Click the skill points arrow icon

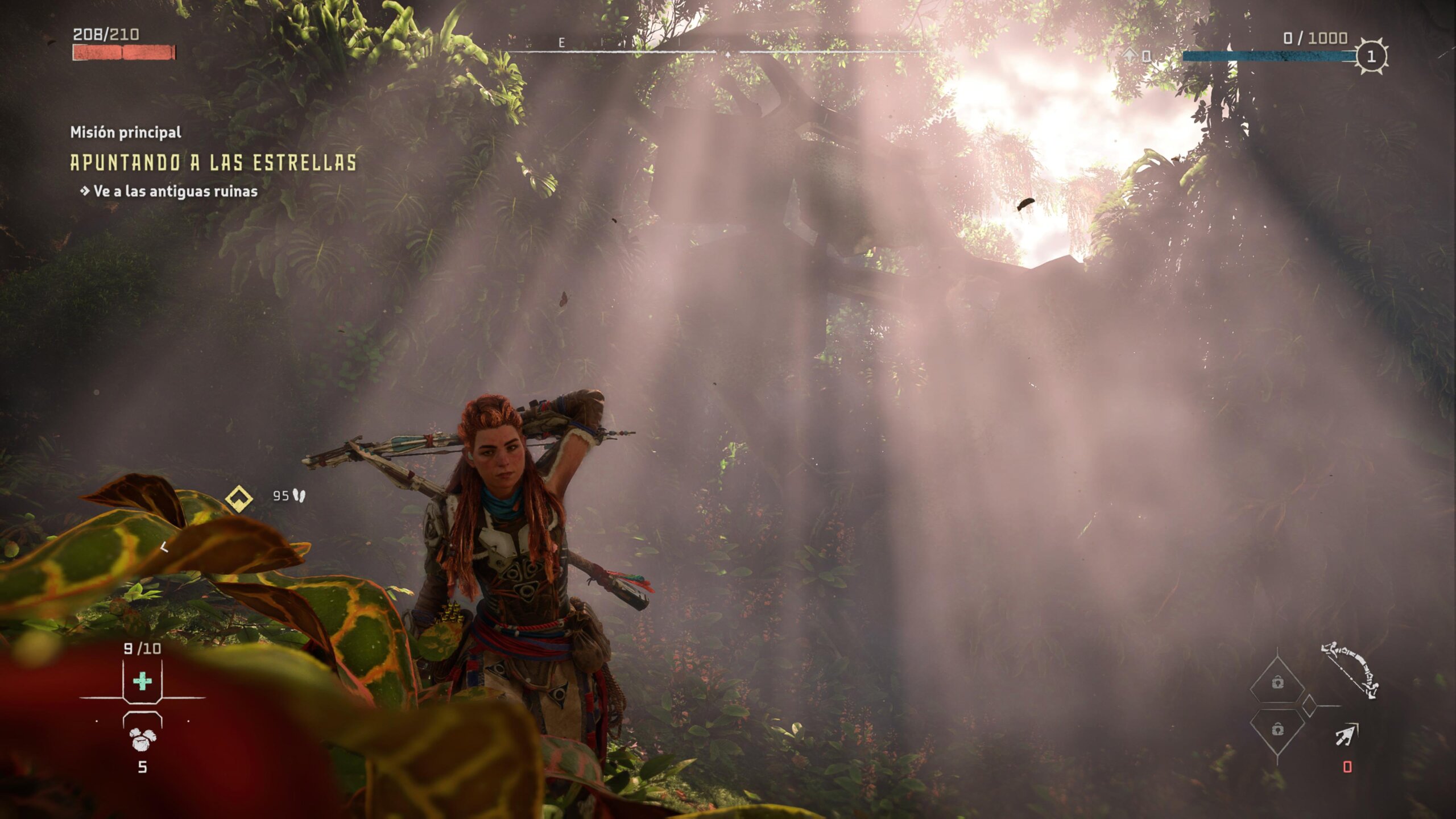click(1130, 55)
